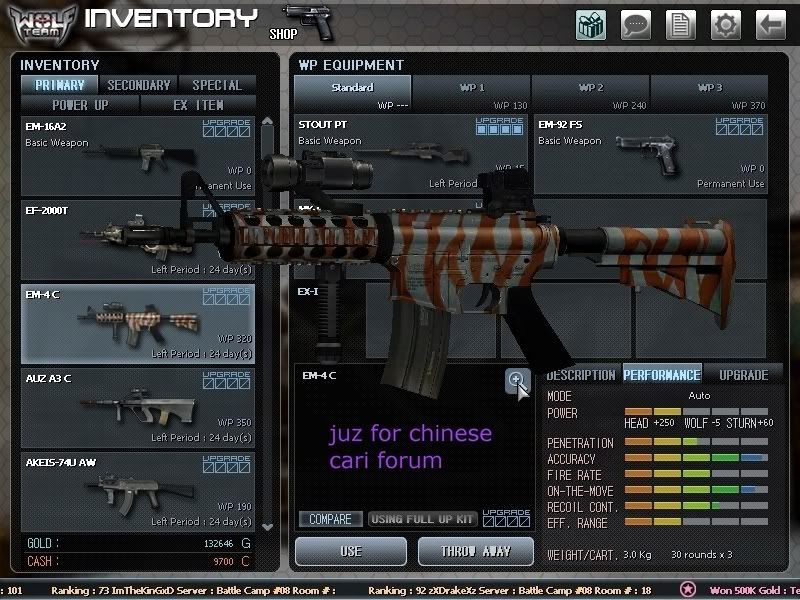Open the Power Up tab

pos(81,104)
